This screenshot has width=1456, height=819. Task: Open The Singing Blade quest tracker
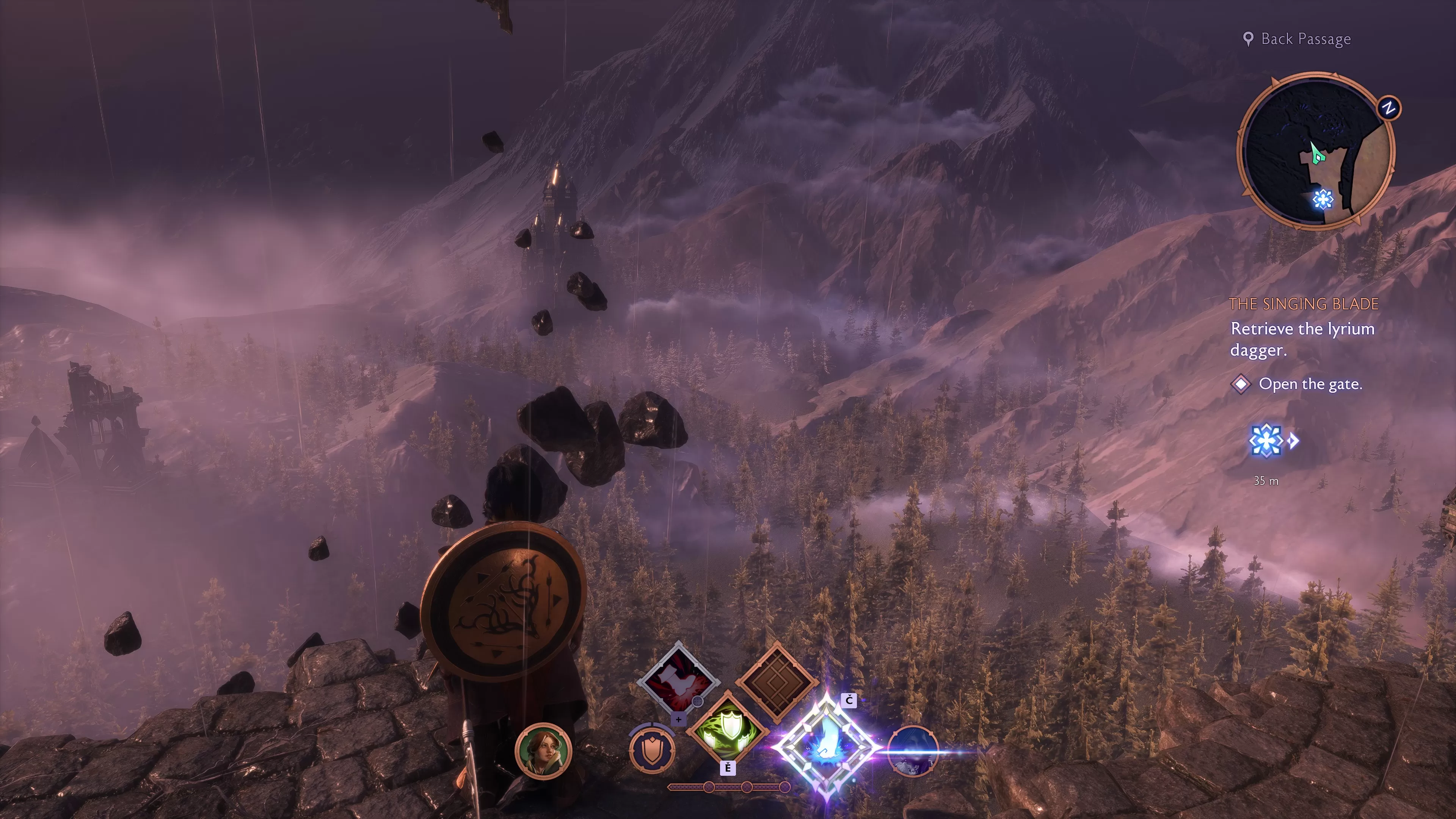pos(1304,304)
